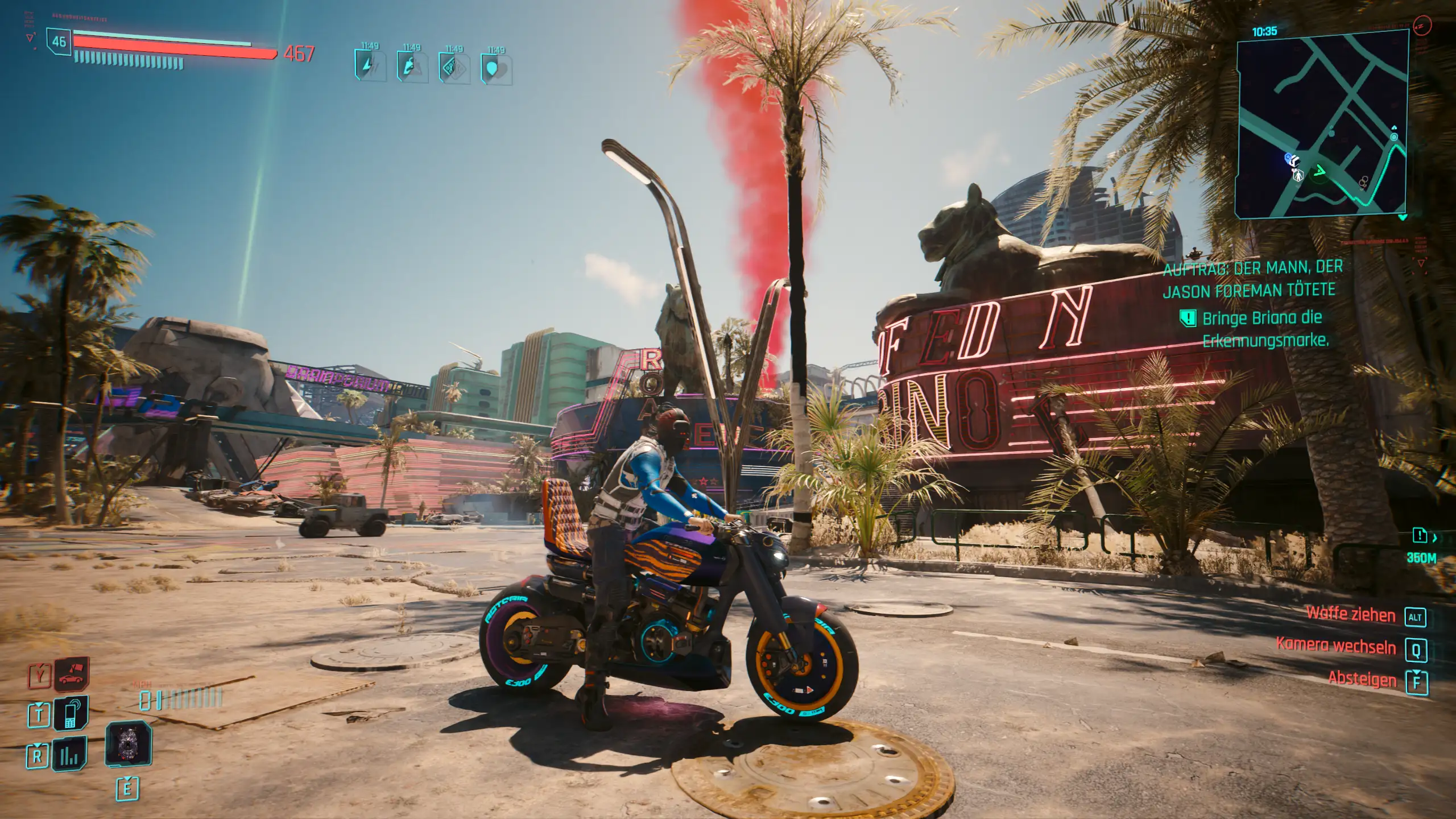Click the fast travel marker on the minimap
The width and height of the screenshot is (1456, 819).
pos(1394,136)
